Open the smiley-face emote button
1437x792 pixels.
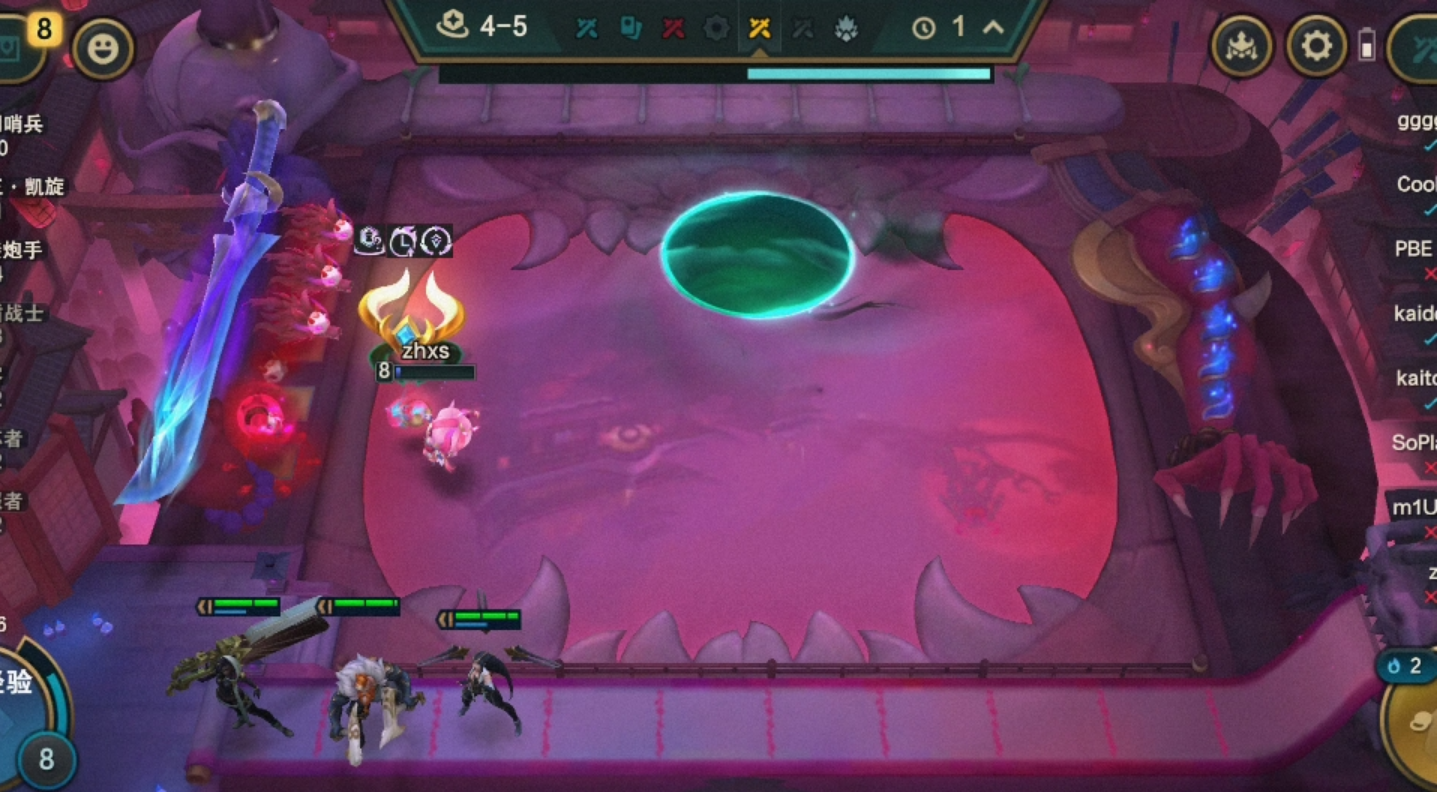(x=102, y=48)
